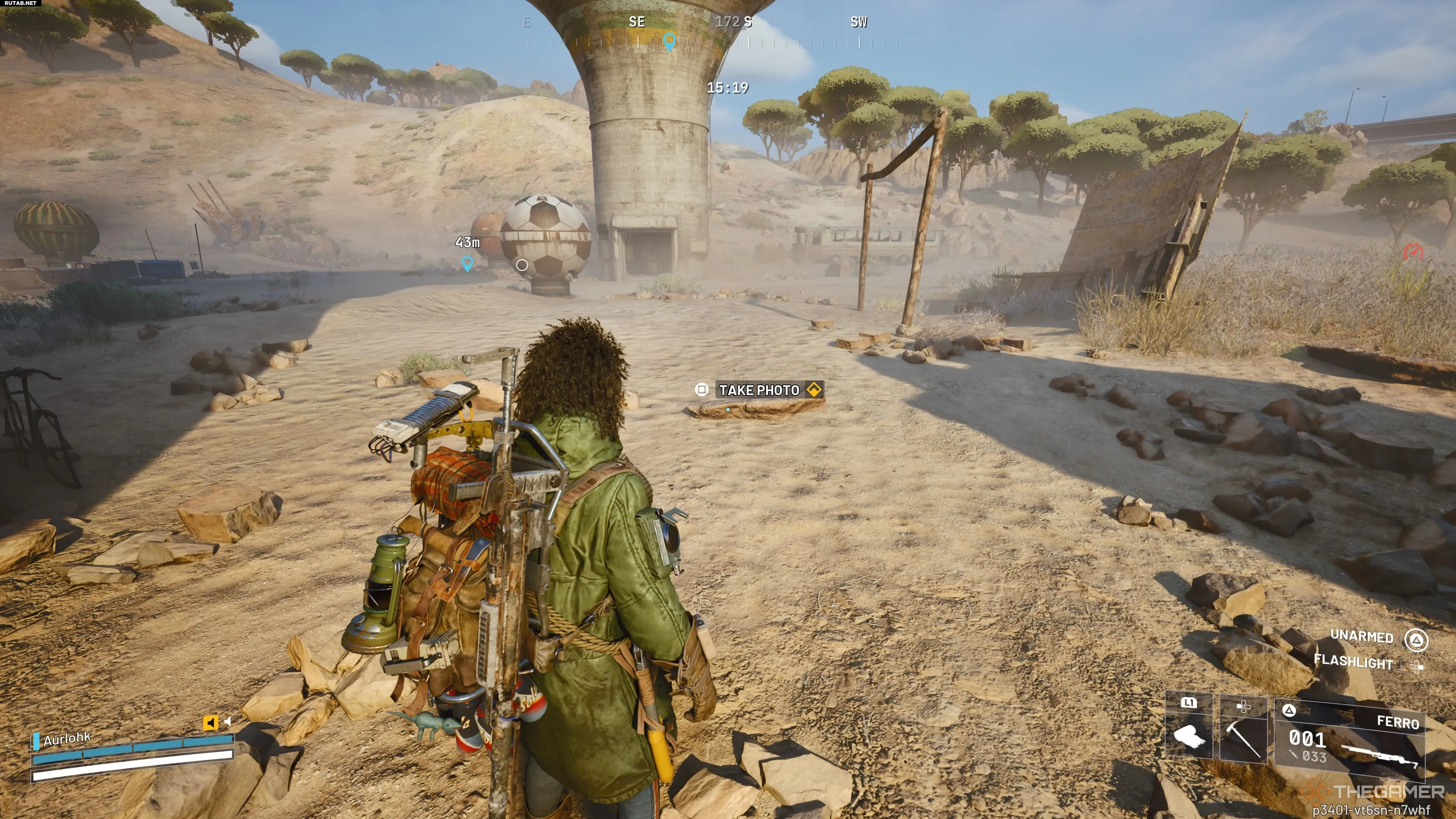1456x819 pixels.
Task: Toggle the yellow voice speaker icon
Action: point(210,722)
